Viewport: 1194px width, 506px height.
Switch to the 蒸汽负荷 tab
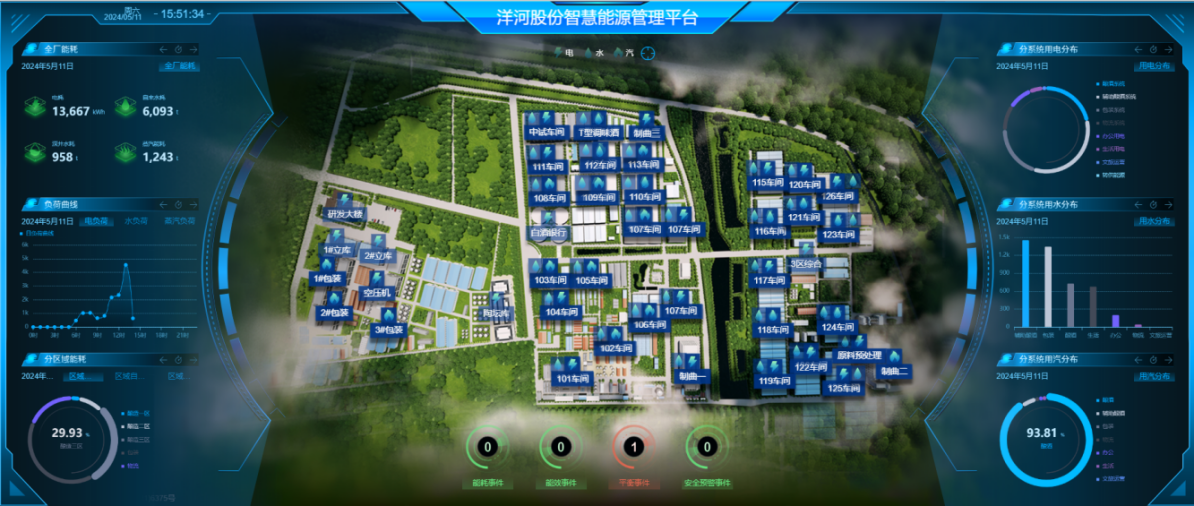pyautogui.click(x=180, y=221)
